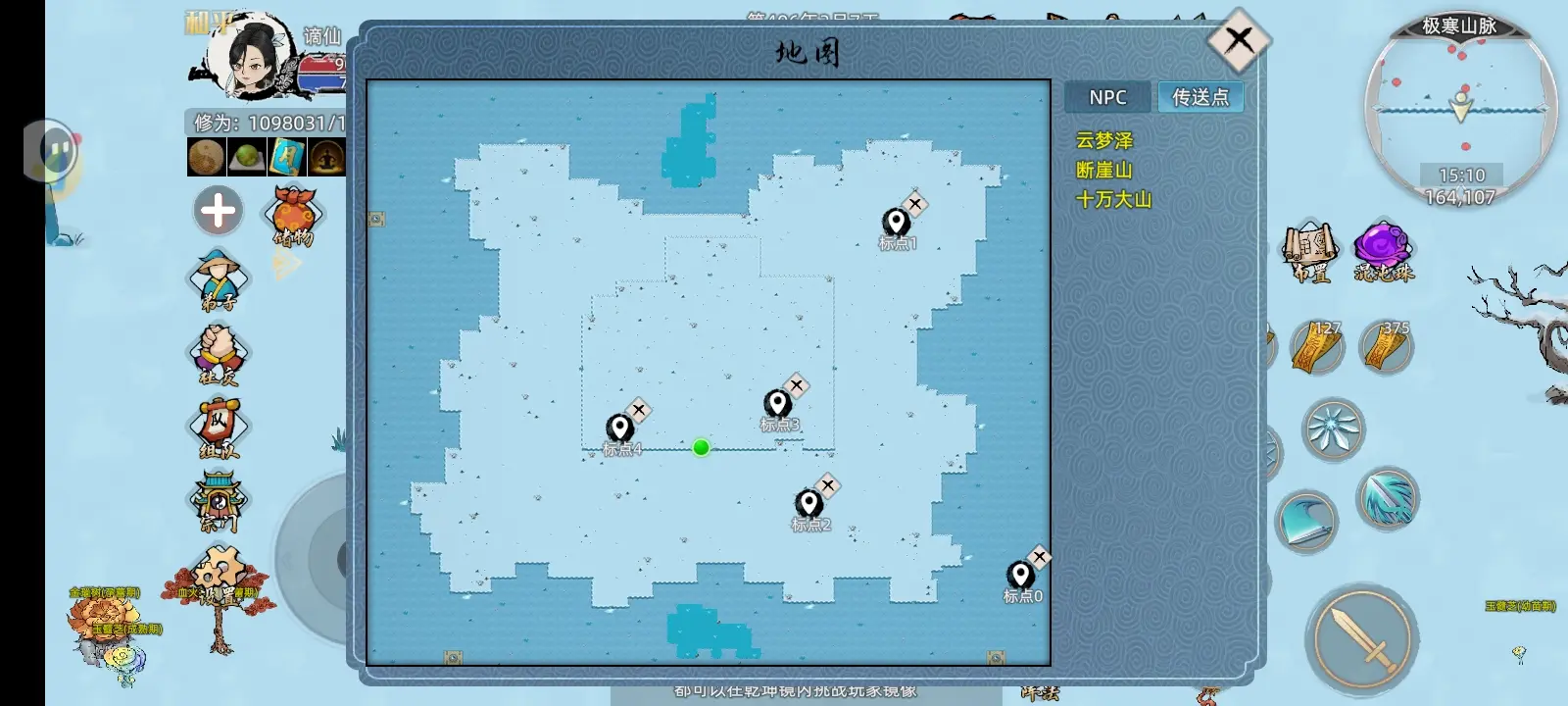The height and width of the screenshot is (706, 1568).
Task: Click the 标点1 map marker
Action: (895, 223)
